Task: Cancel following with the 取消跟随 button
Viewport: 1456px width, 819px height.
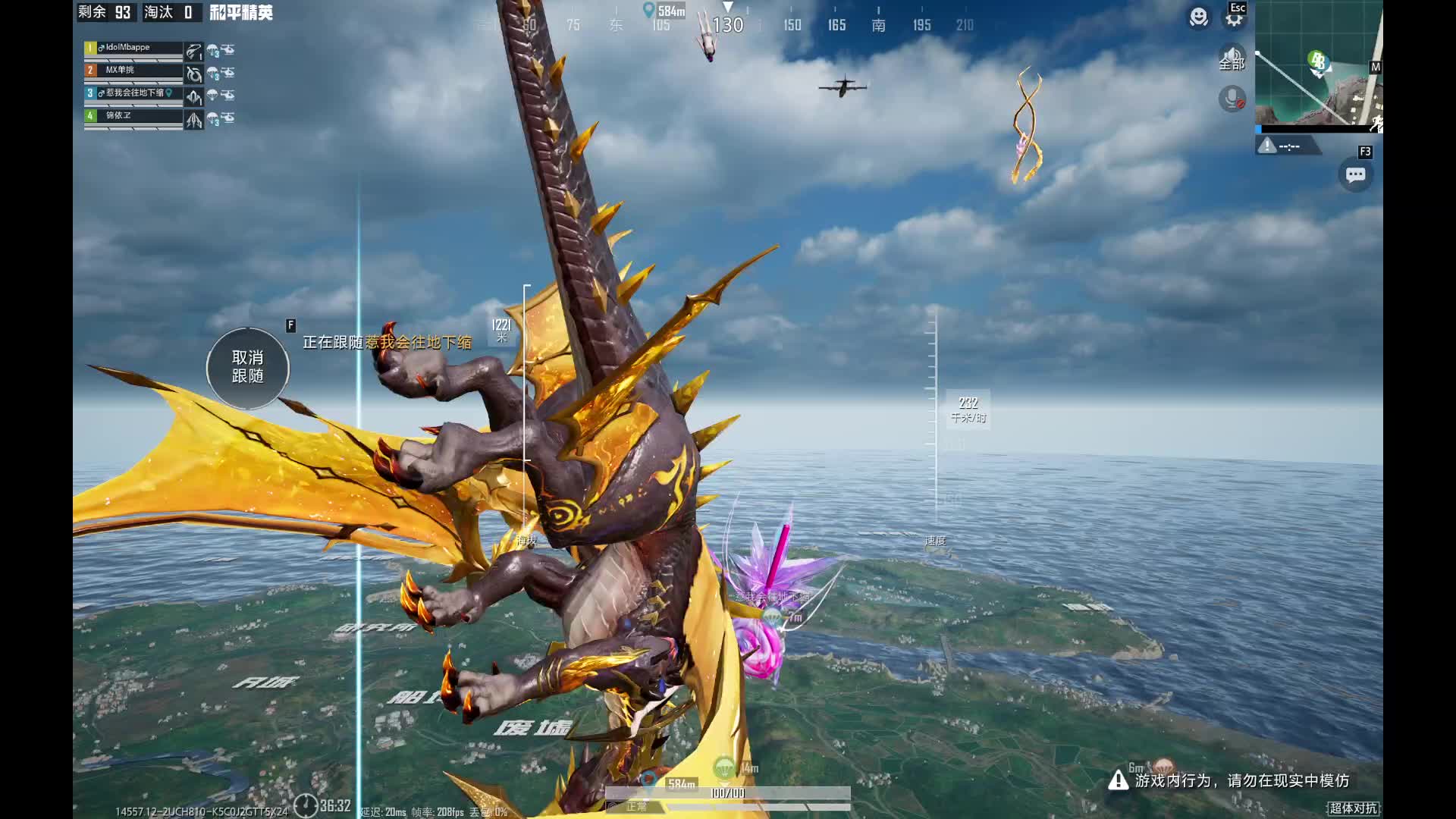Action: coord(247,368)
